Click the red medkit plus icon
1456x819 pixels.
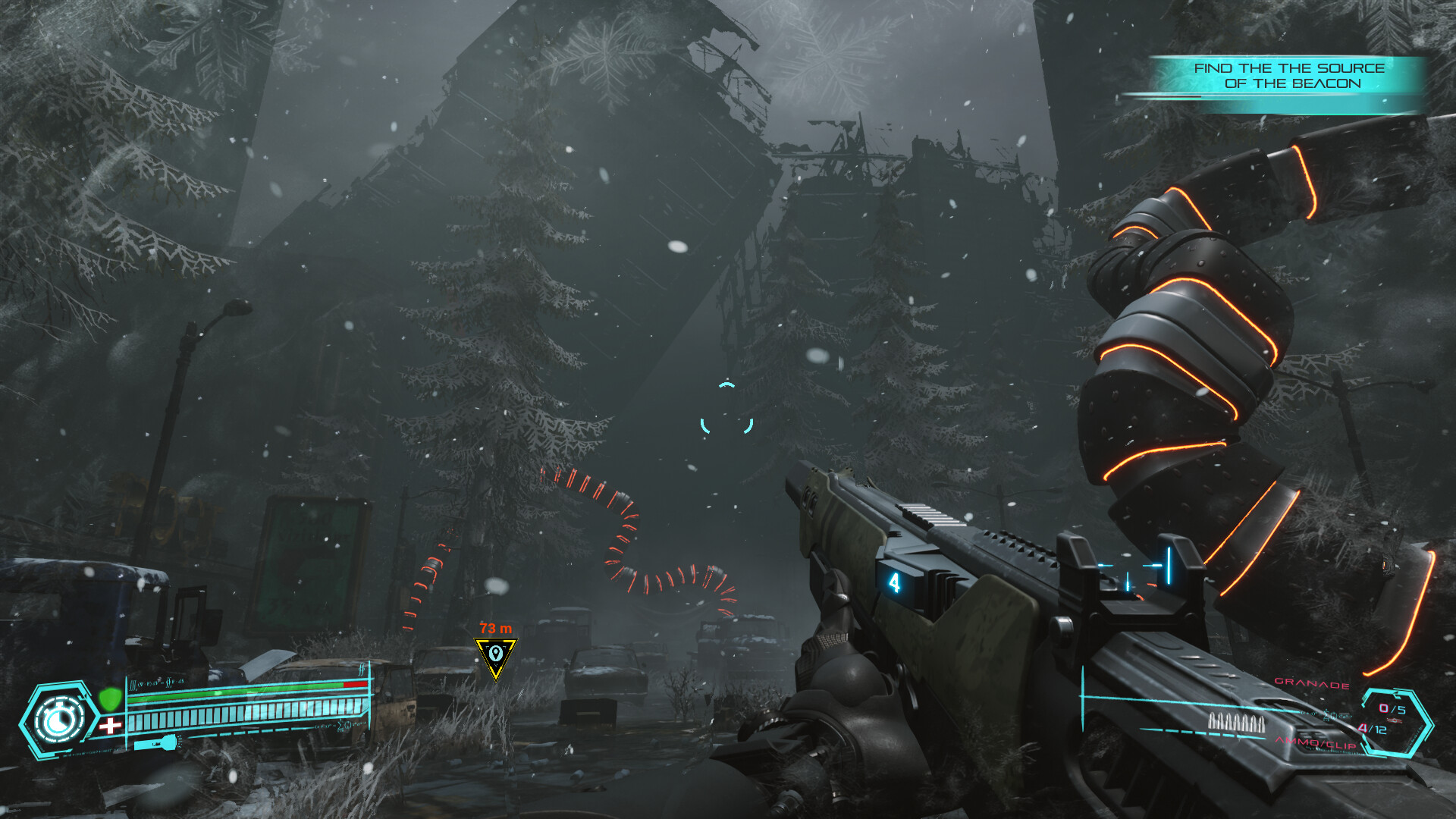[111, 724]
